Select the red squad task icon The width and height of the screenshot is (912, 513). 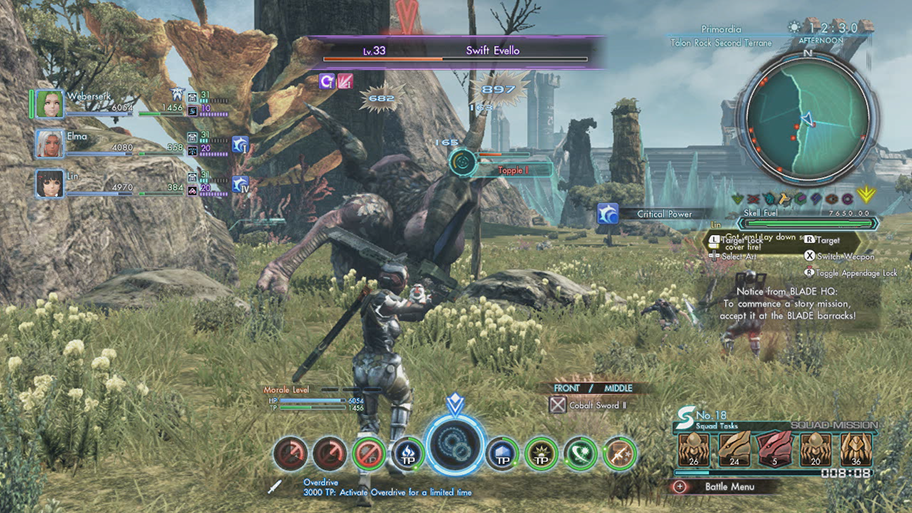(x=773, y=449)
